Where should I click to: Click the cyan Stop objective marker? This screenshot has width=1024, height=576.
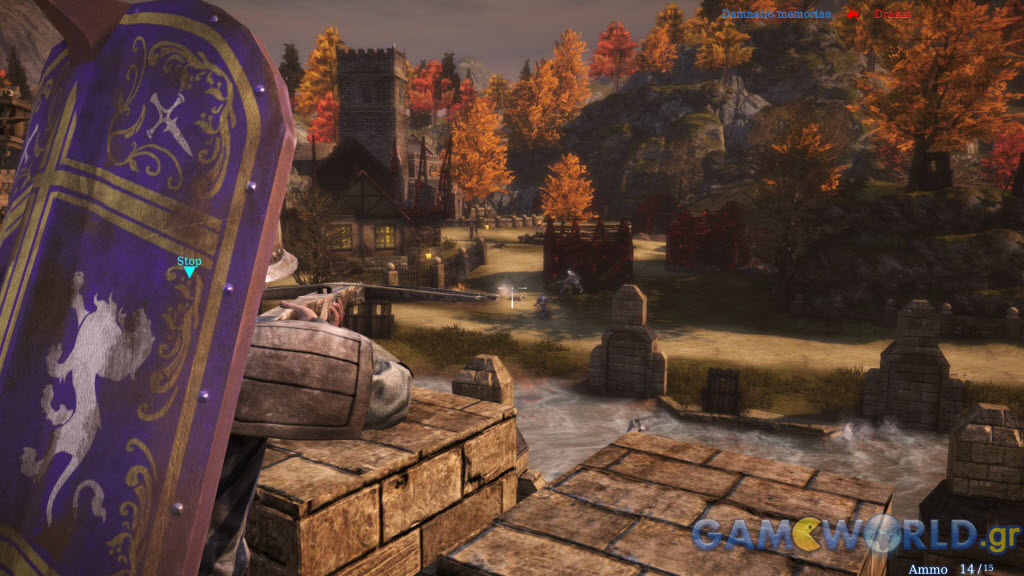[189, 267]
